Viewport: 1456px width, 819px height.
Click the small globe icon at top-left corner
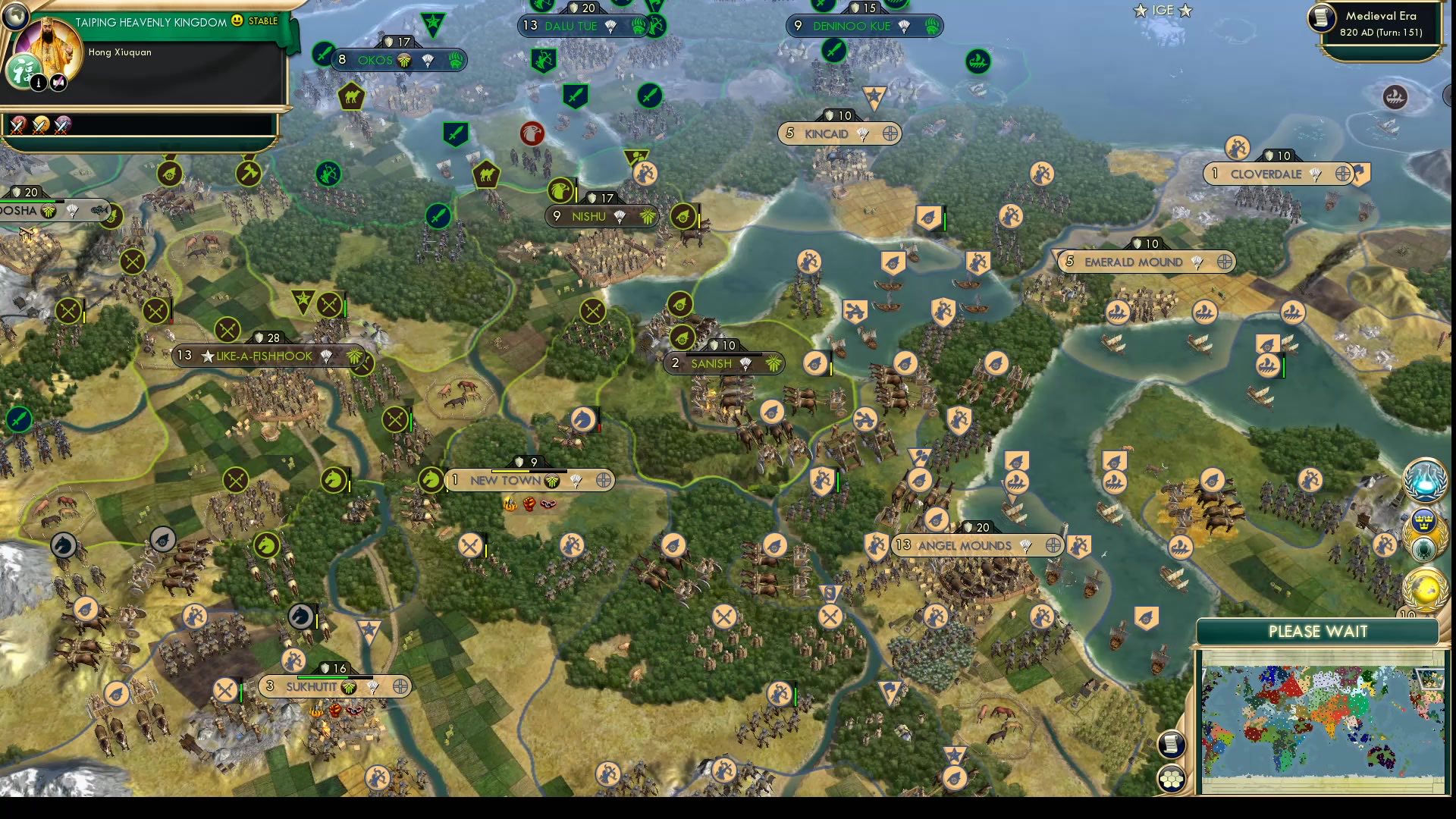pyautogui.click(x=15, y=17)
